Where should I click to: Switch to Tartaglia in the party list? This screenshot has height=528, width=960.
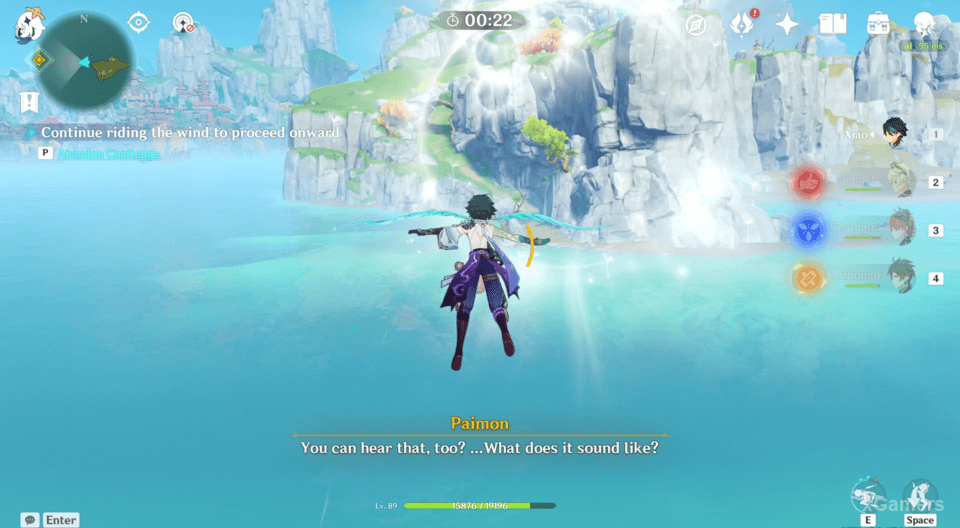900,229
